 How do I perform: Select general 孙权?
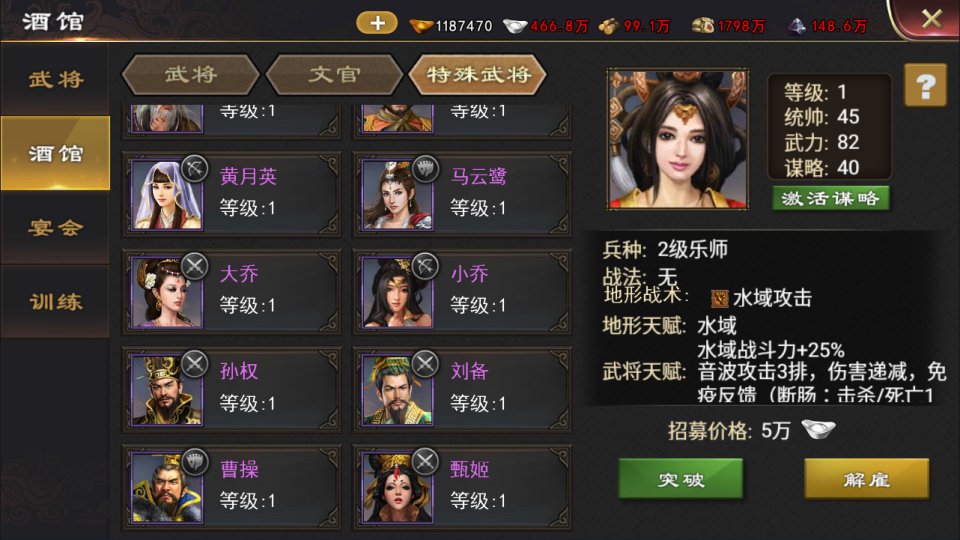coord(231,388)
